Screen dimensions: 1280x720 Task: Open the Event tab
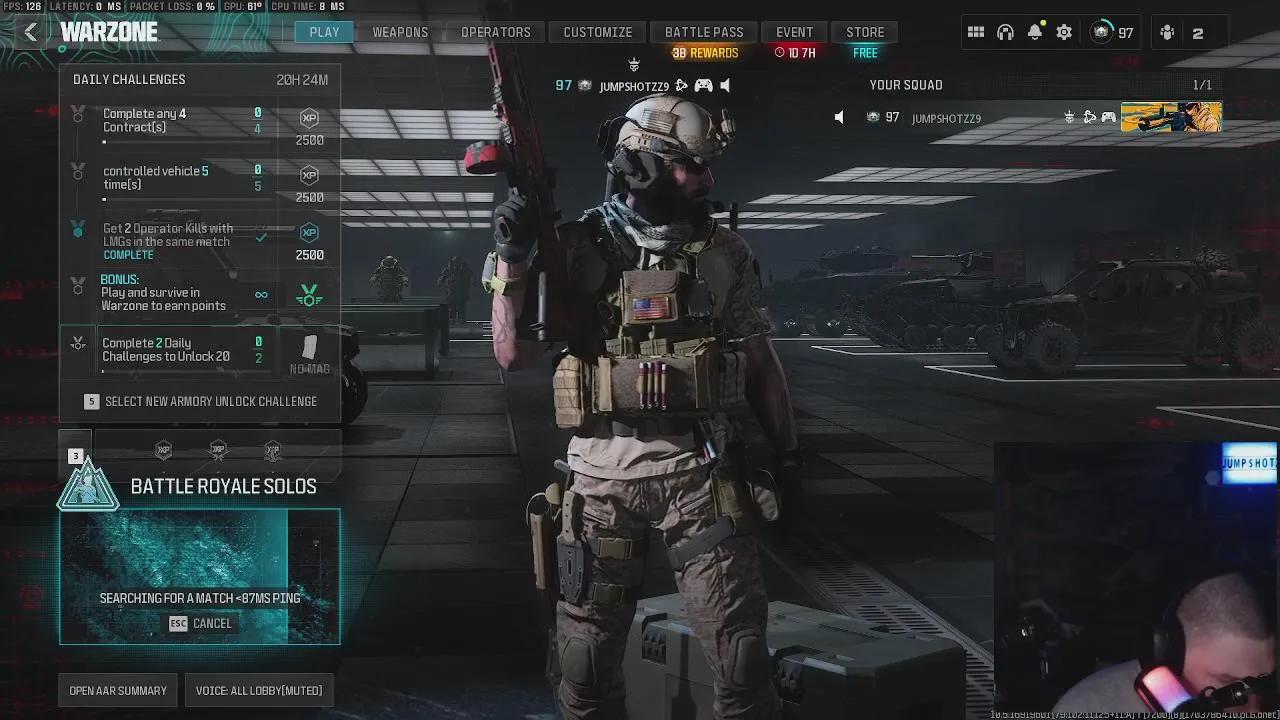(x=794, y=32)
